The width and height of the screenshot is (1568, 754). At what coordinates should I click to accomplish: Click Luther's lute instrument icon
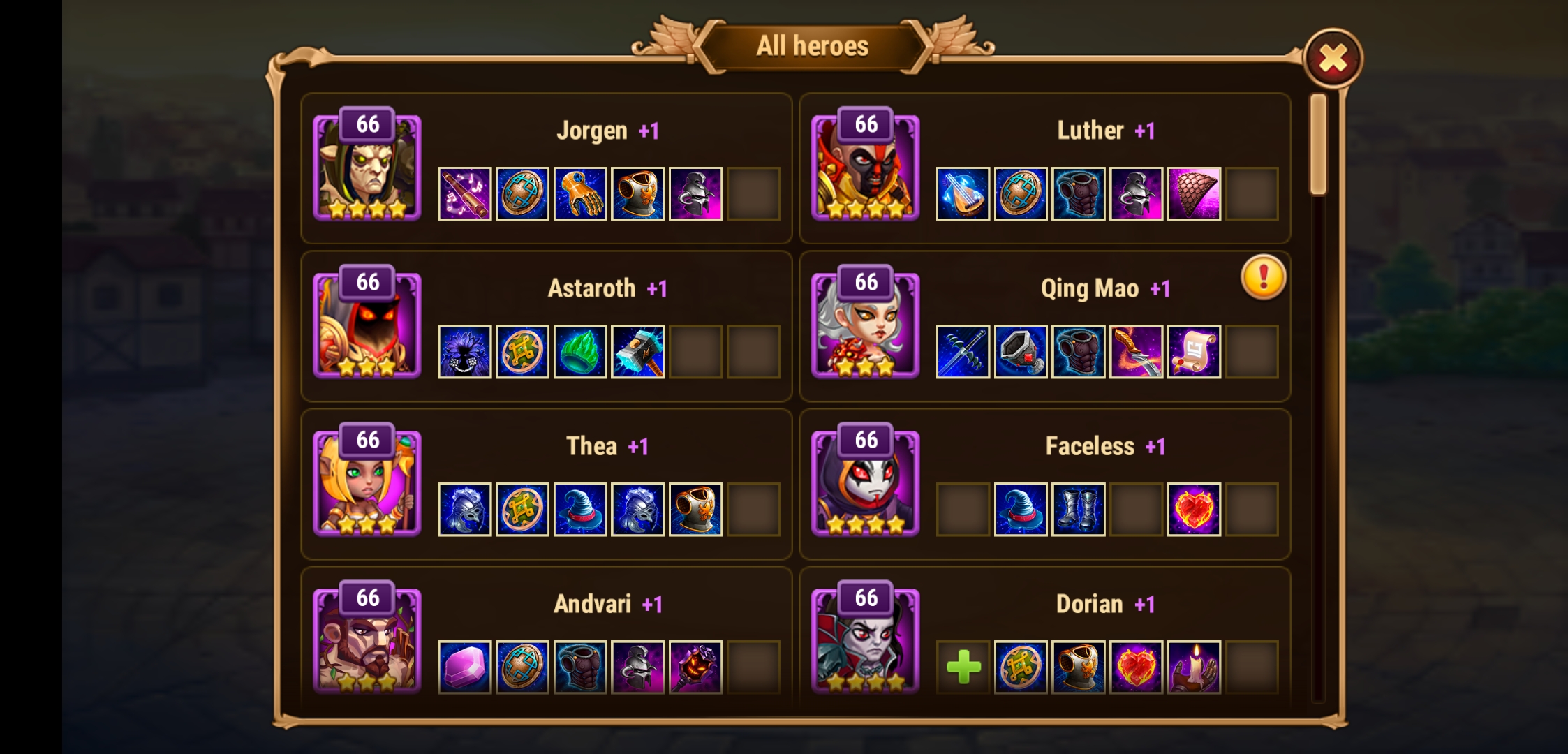tap(963, 193)
